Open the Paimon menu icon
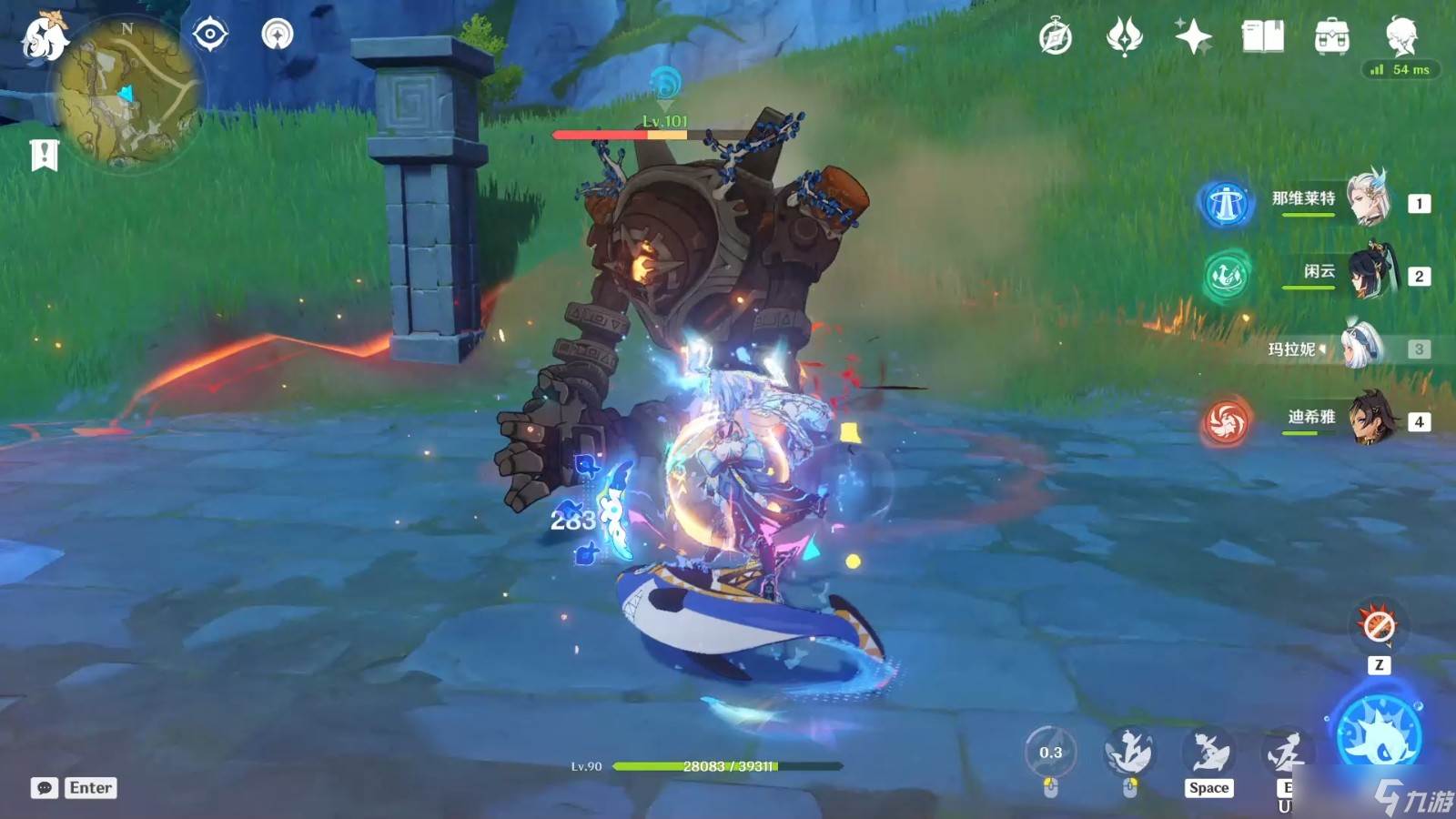This screenshot has height=819, width=1456. pos(45,37)
